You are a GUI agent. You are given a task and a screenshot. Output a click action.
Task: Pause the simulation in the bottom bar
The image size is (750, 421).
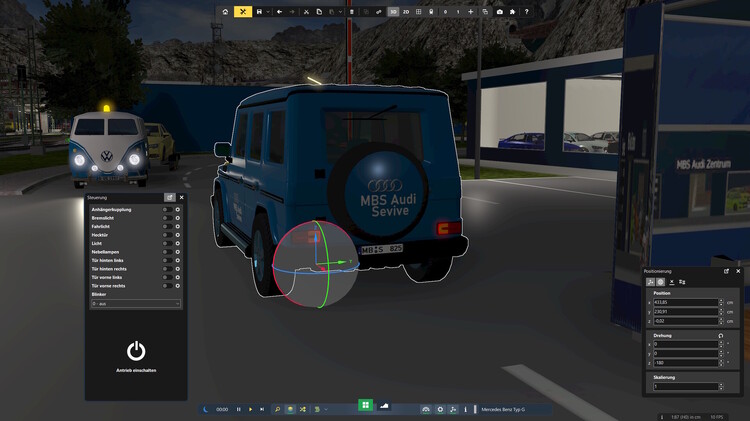(x=238, y=409)
